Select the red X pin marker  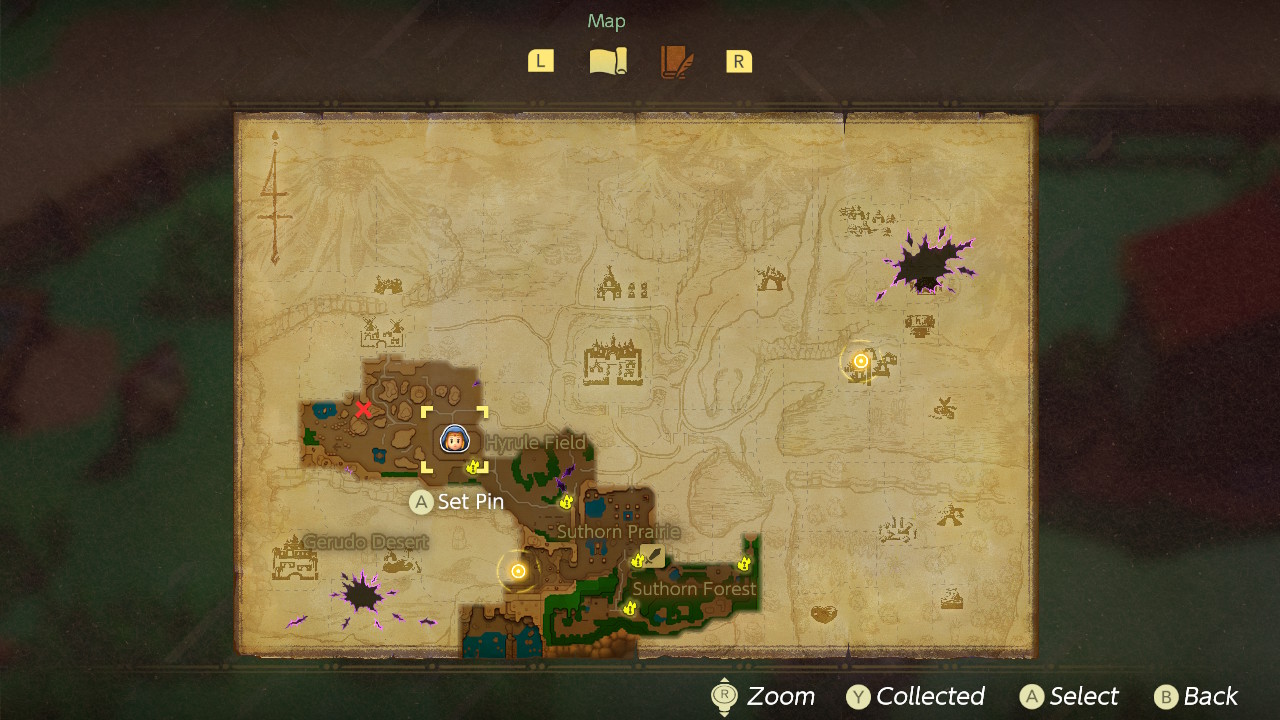click(363, 409)
